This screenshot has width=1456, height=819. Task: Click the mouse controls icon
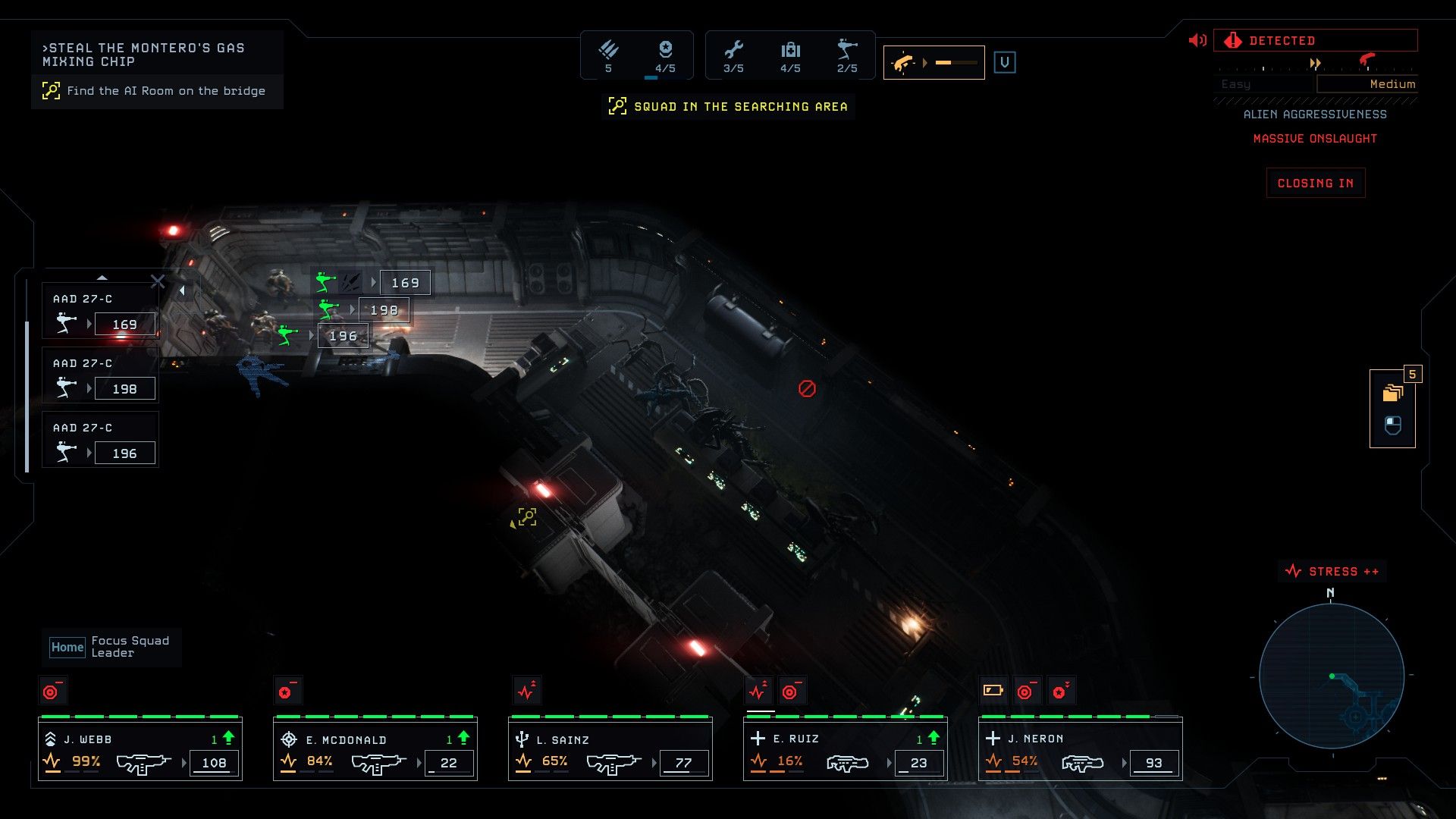coord(1392,425)
